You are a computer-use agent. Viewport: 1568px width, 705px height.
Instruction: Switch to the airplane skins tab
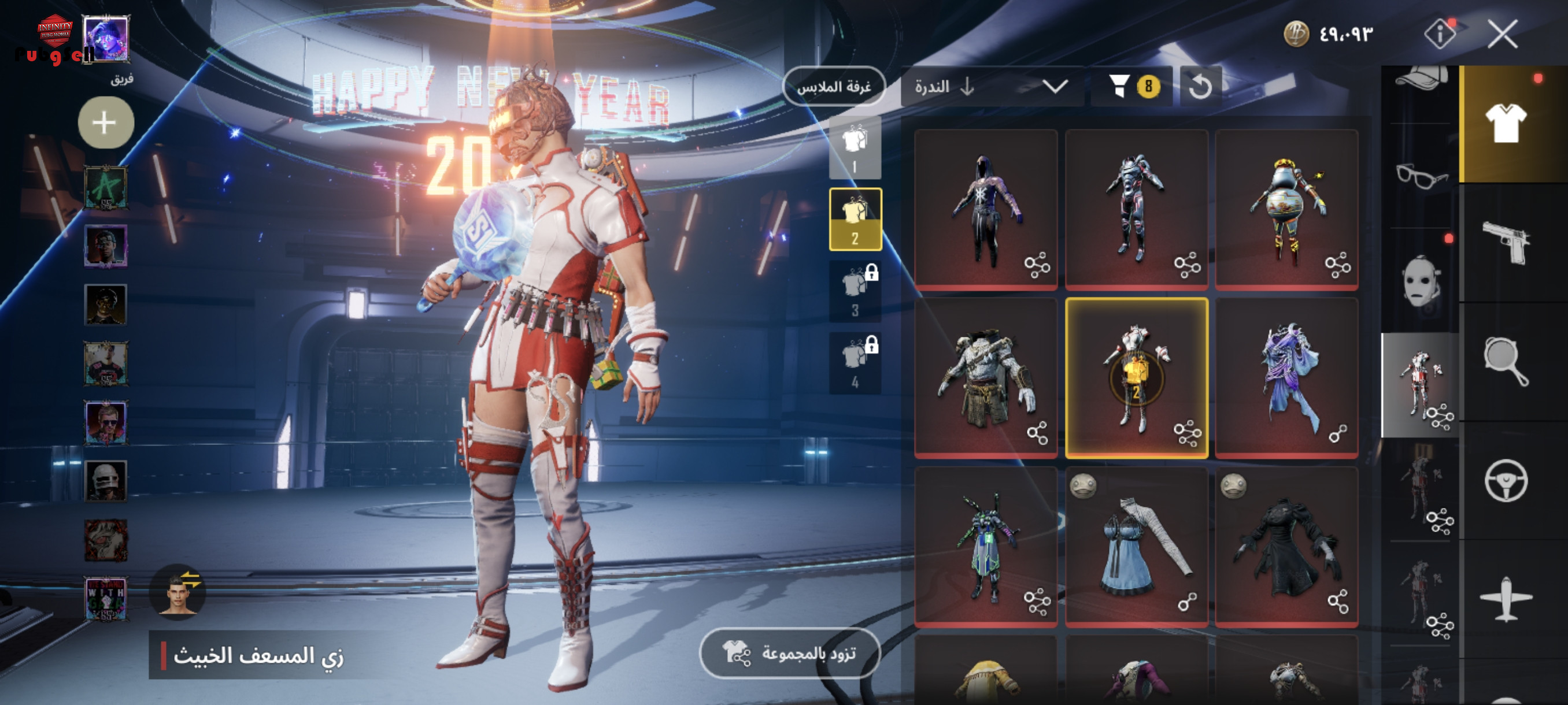(1506, 599)
